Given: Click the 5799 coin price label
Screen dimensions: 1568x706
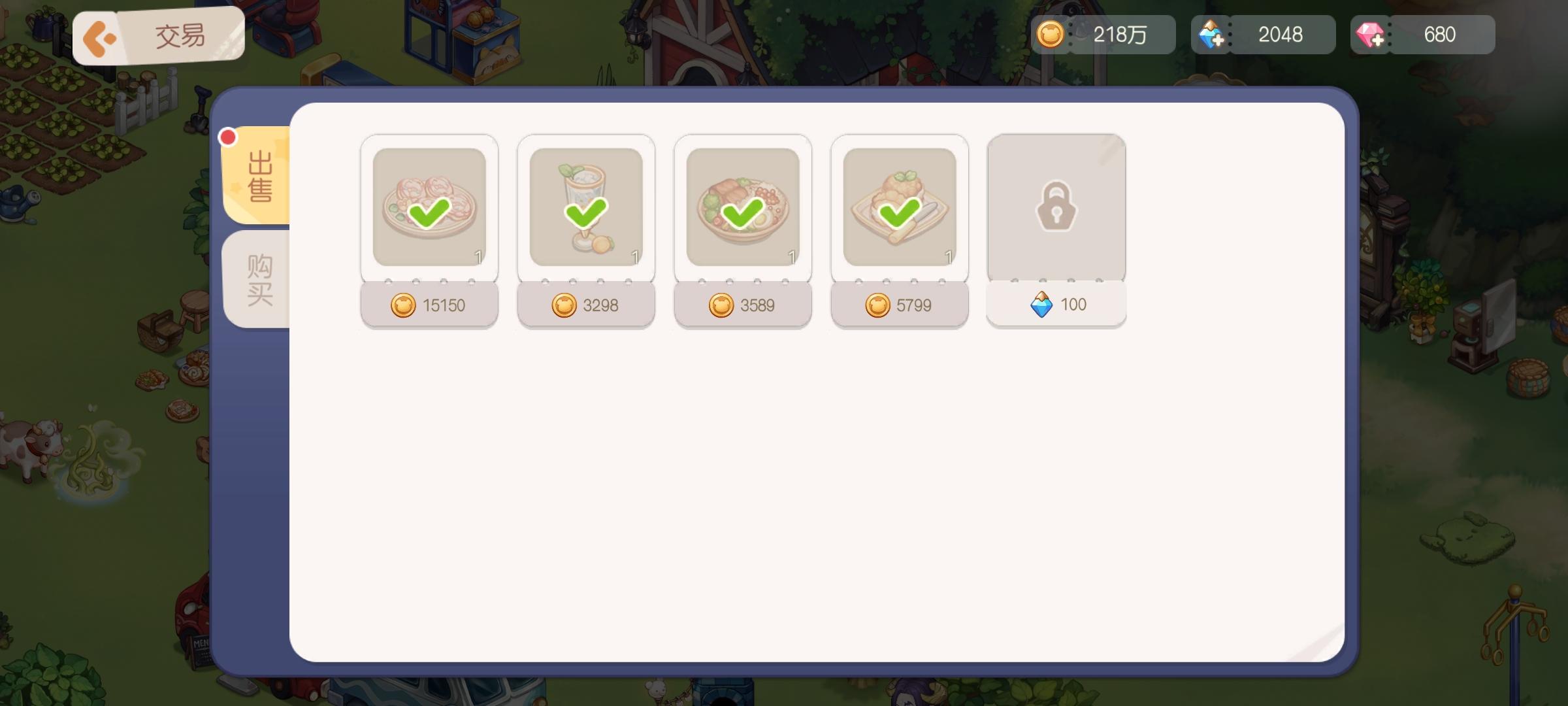Looking at the screenshot, I should pos(900,304).
